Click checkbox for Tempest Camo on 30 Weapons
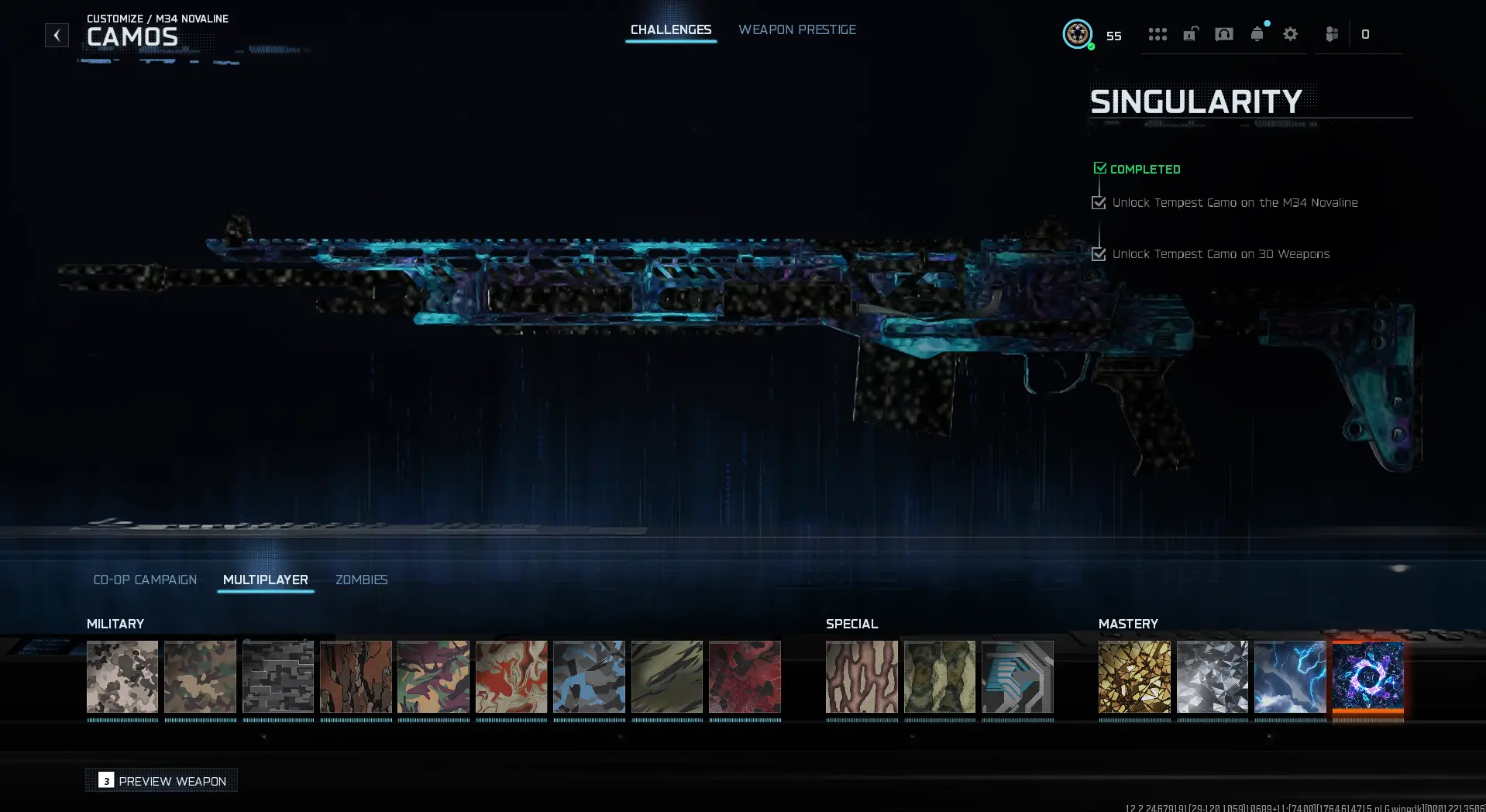This screenshot has height=812, width=1486. coord(1099,253)
